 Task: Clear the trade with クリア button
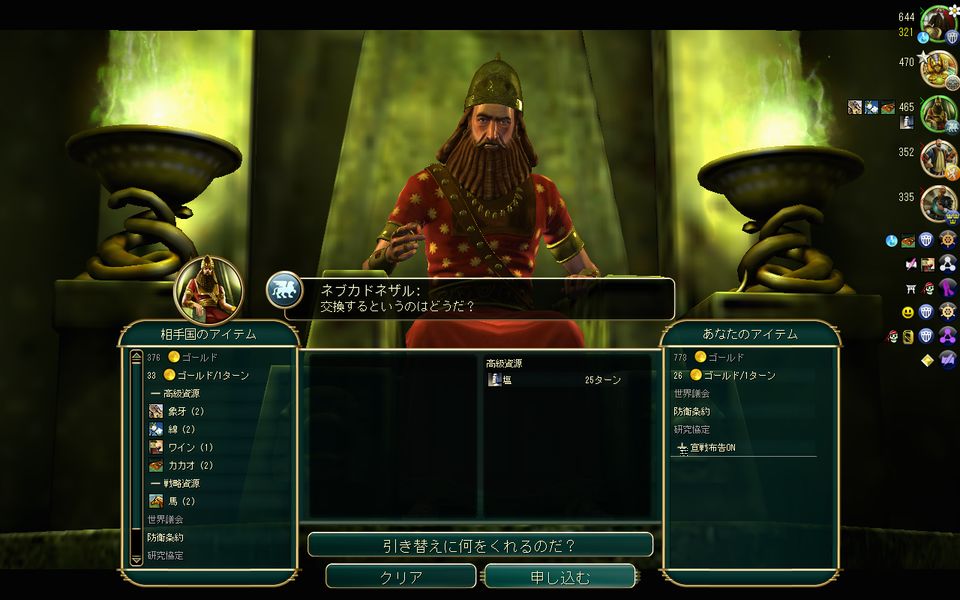(x=401, y=577)
